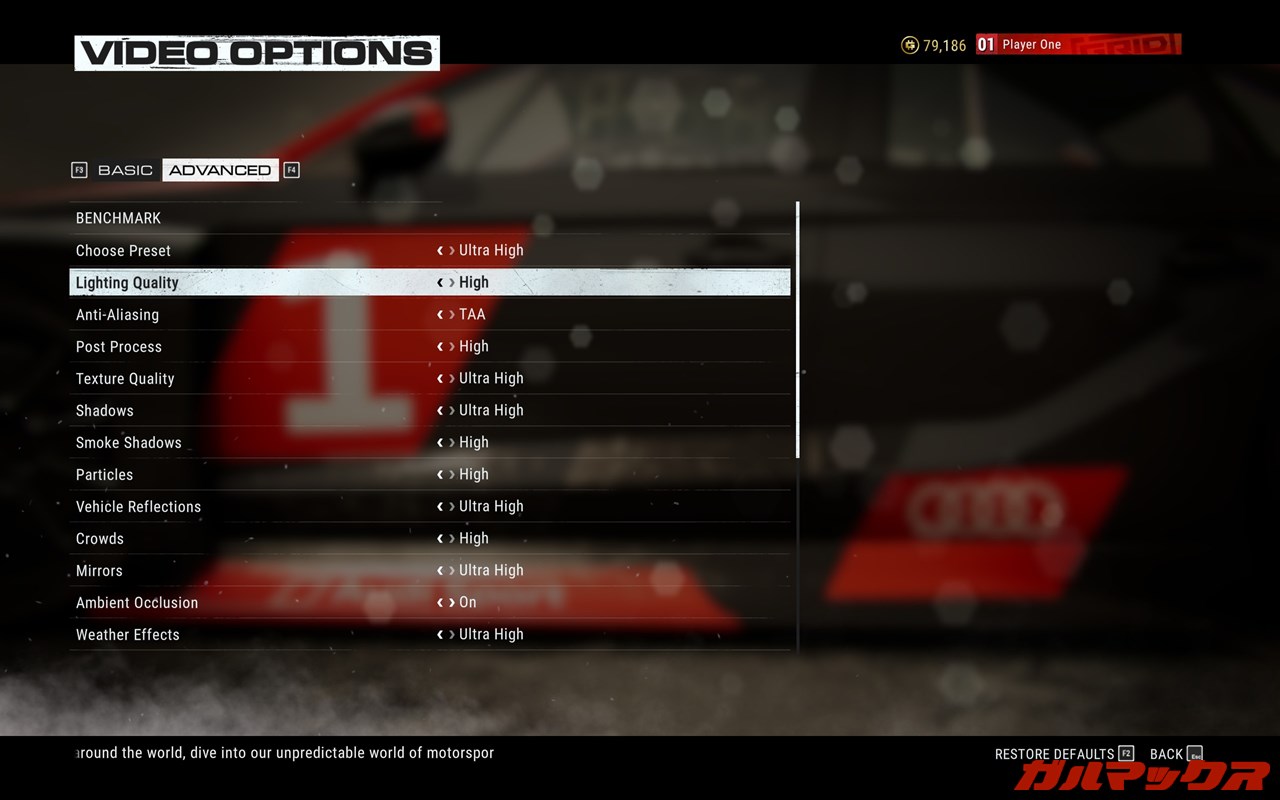
Task: Switch to the BASIC video tab
Action: [125, 170]
